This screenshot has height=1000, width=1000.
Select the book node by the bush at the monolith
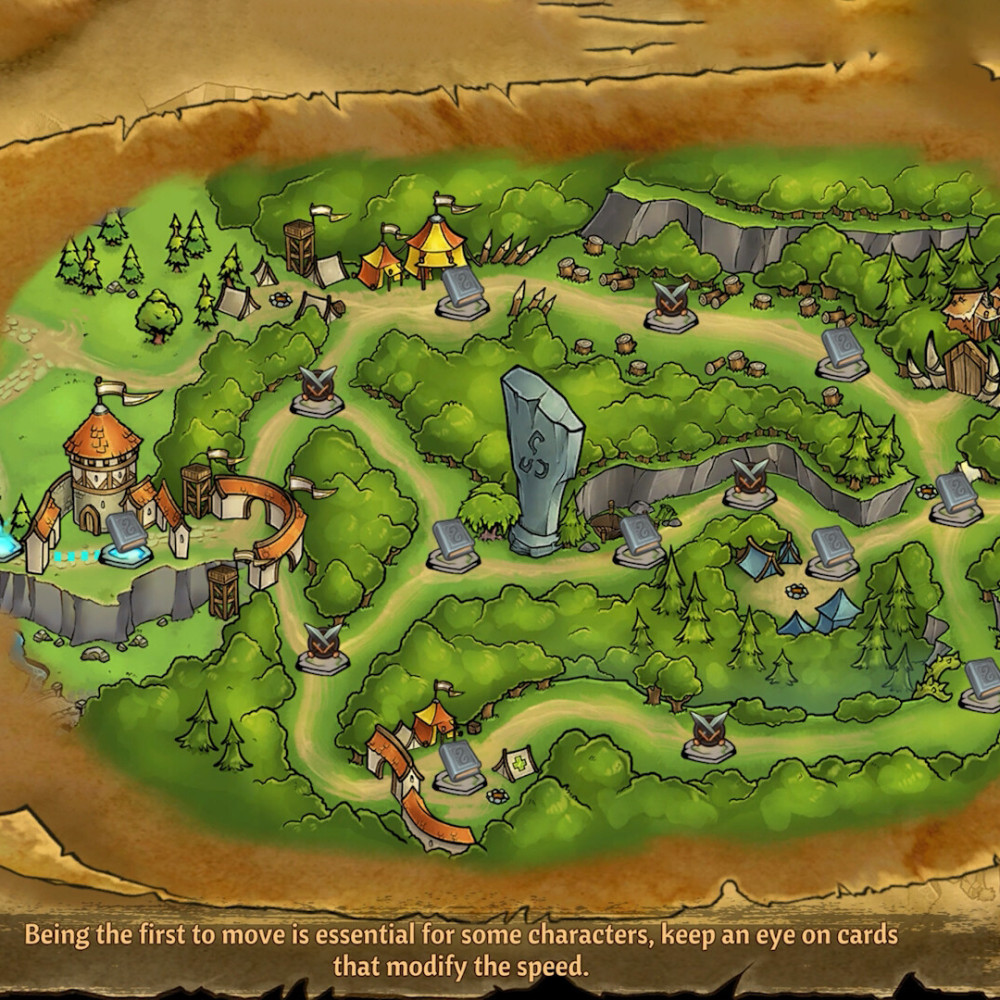pyautogui.click(x=453, y=543)
